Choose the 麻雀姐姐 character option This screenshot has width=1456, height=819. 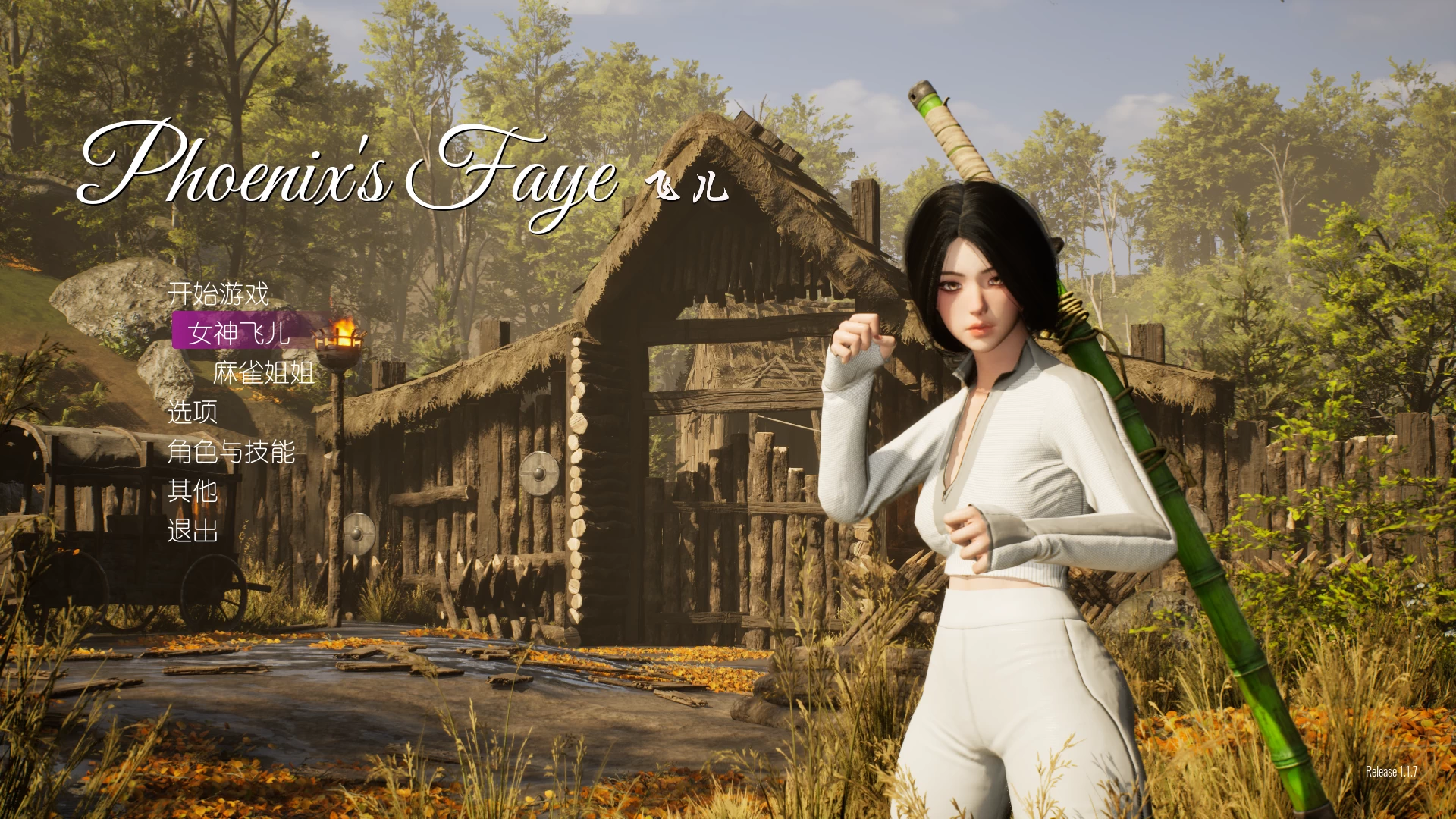click(x=263, y=372)
